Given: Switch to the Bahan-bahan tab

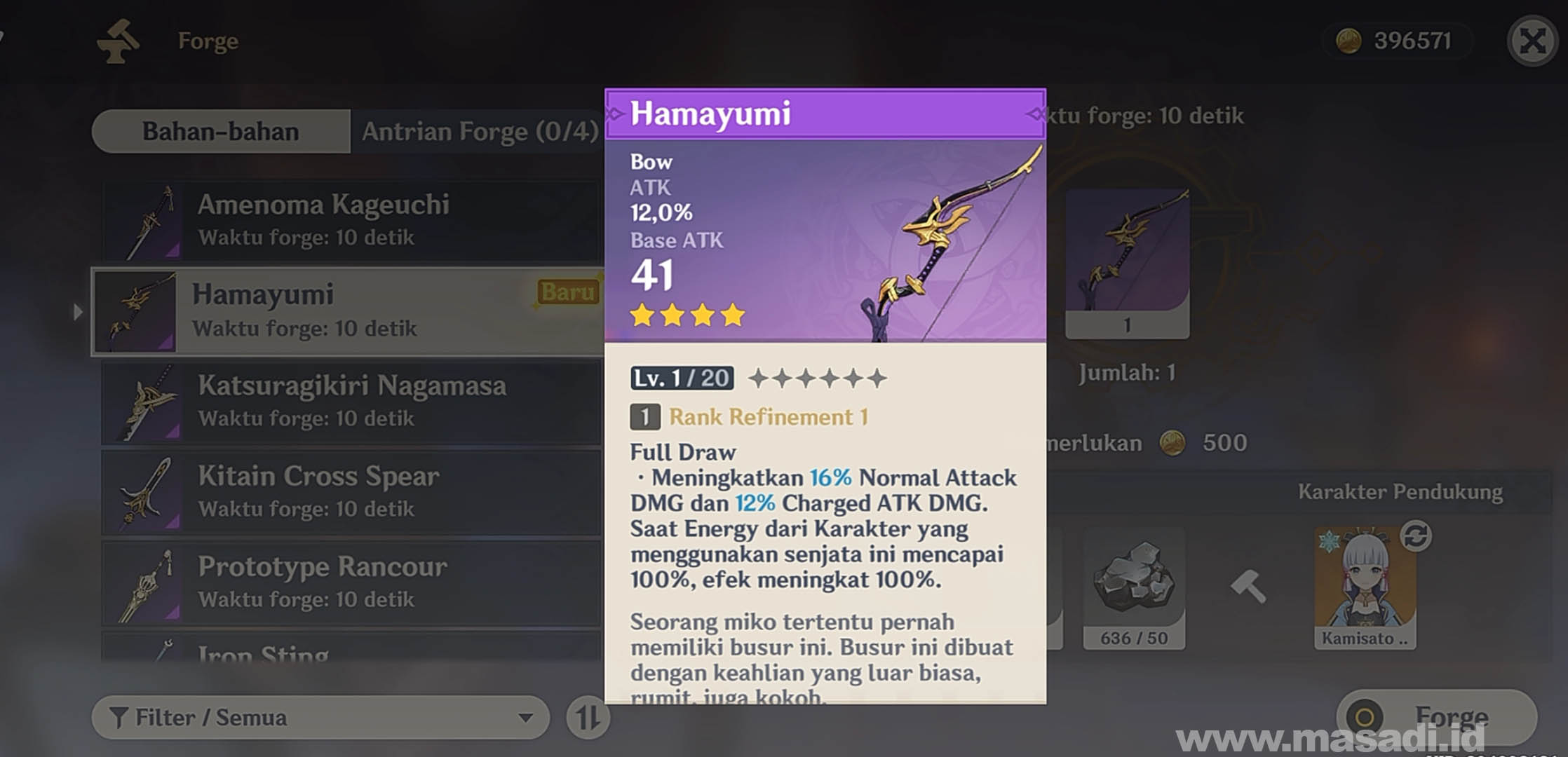Looking at the screenshot, I should coord(219,131).
